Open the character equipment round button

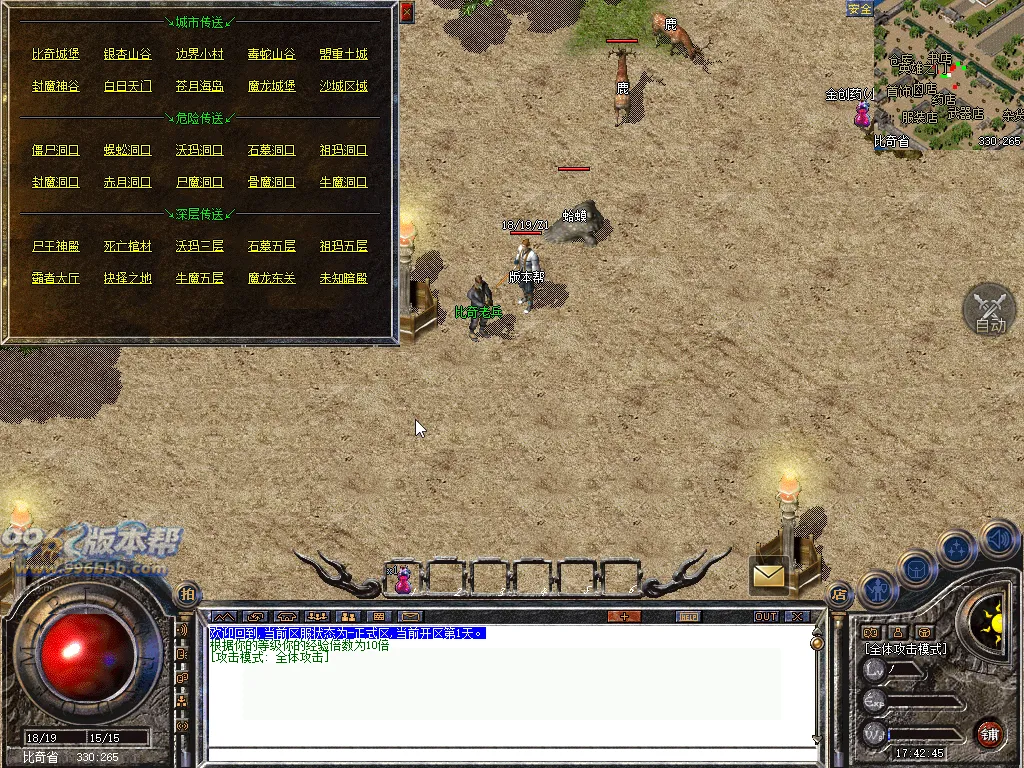[876, 589]
